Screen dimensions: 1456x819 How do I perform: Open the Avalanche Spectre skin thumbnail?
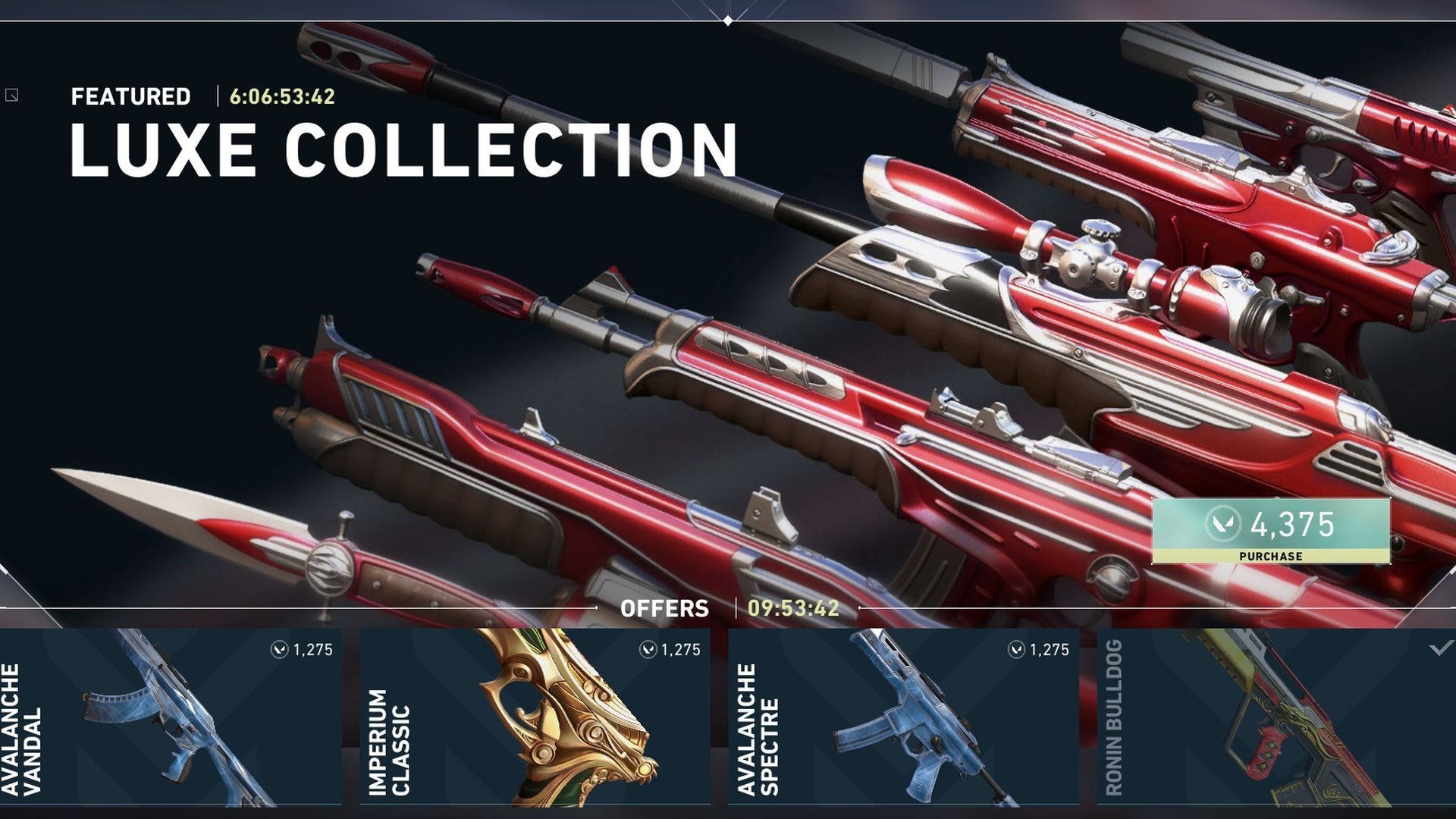(x=910, y=720)
